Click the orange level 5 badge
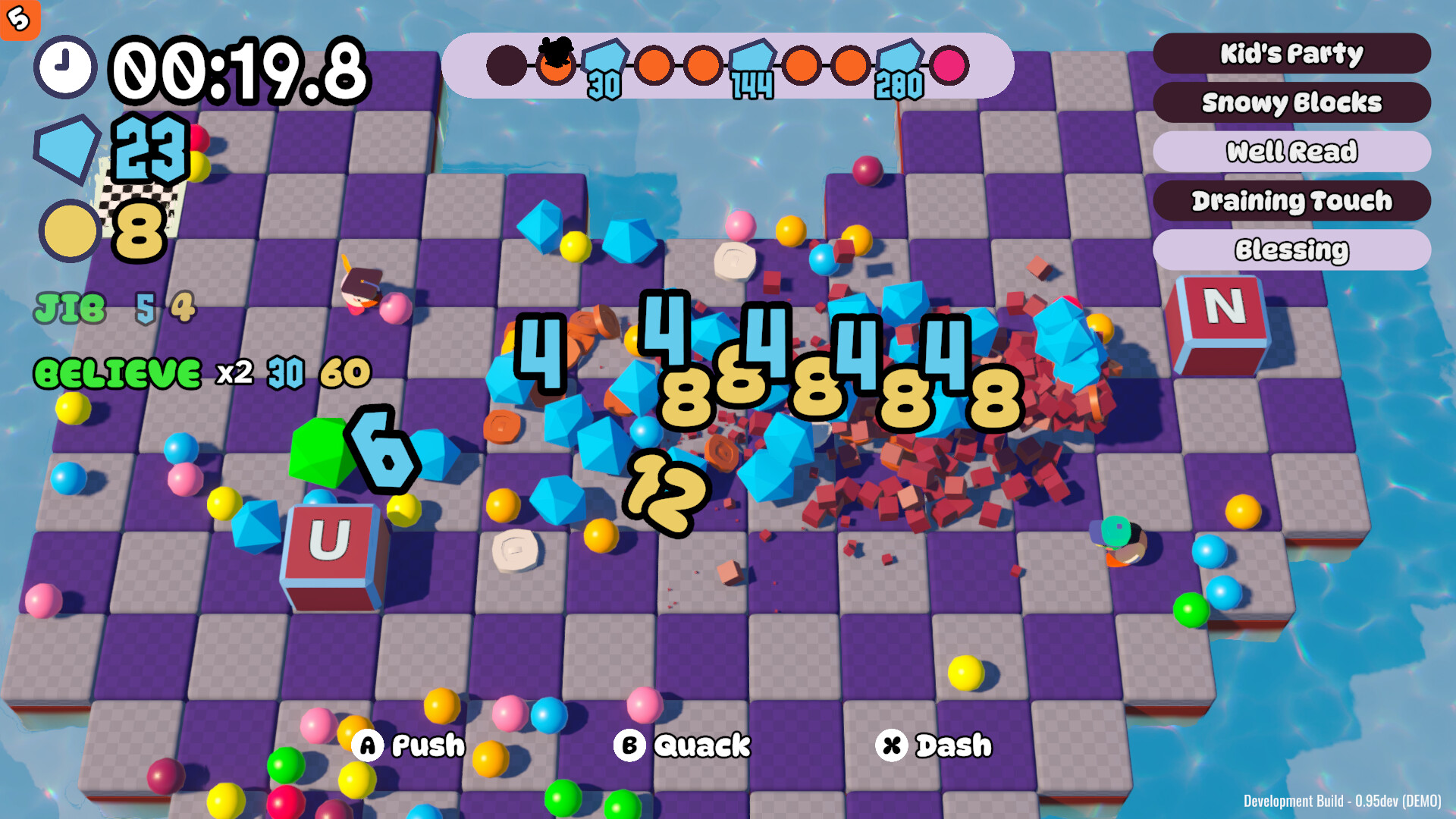Image resolution: width=1456 pixels, height=819 pixels. pyautogui.click(x=20, y=20)
